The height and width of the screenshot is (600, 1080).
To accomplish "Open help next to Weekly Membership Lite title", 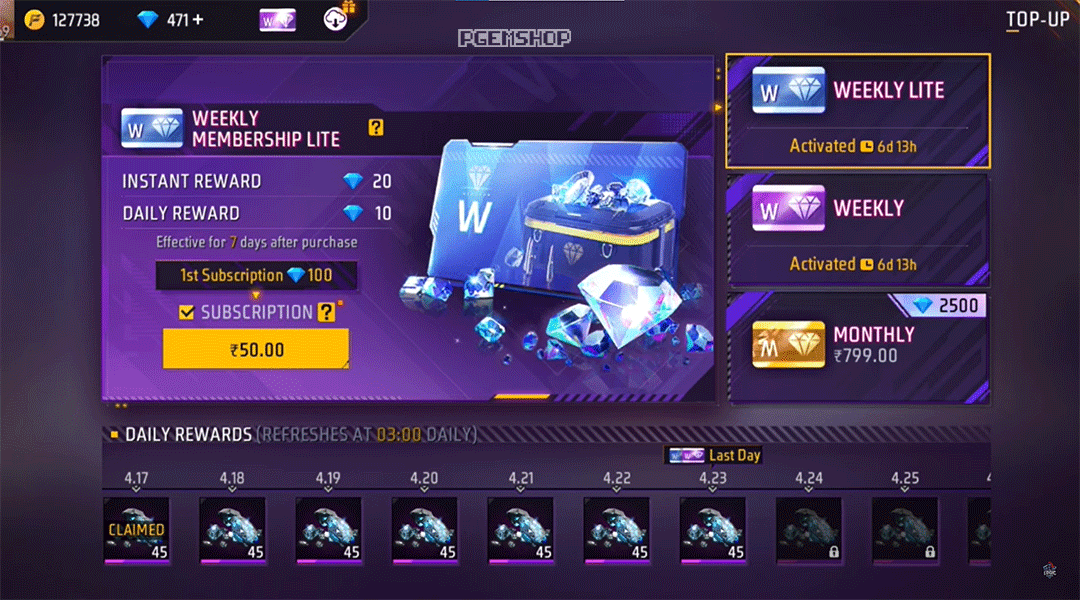I will coord(376,127).
